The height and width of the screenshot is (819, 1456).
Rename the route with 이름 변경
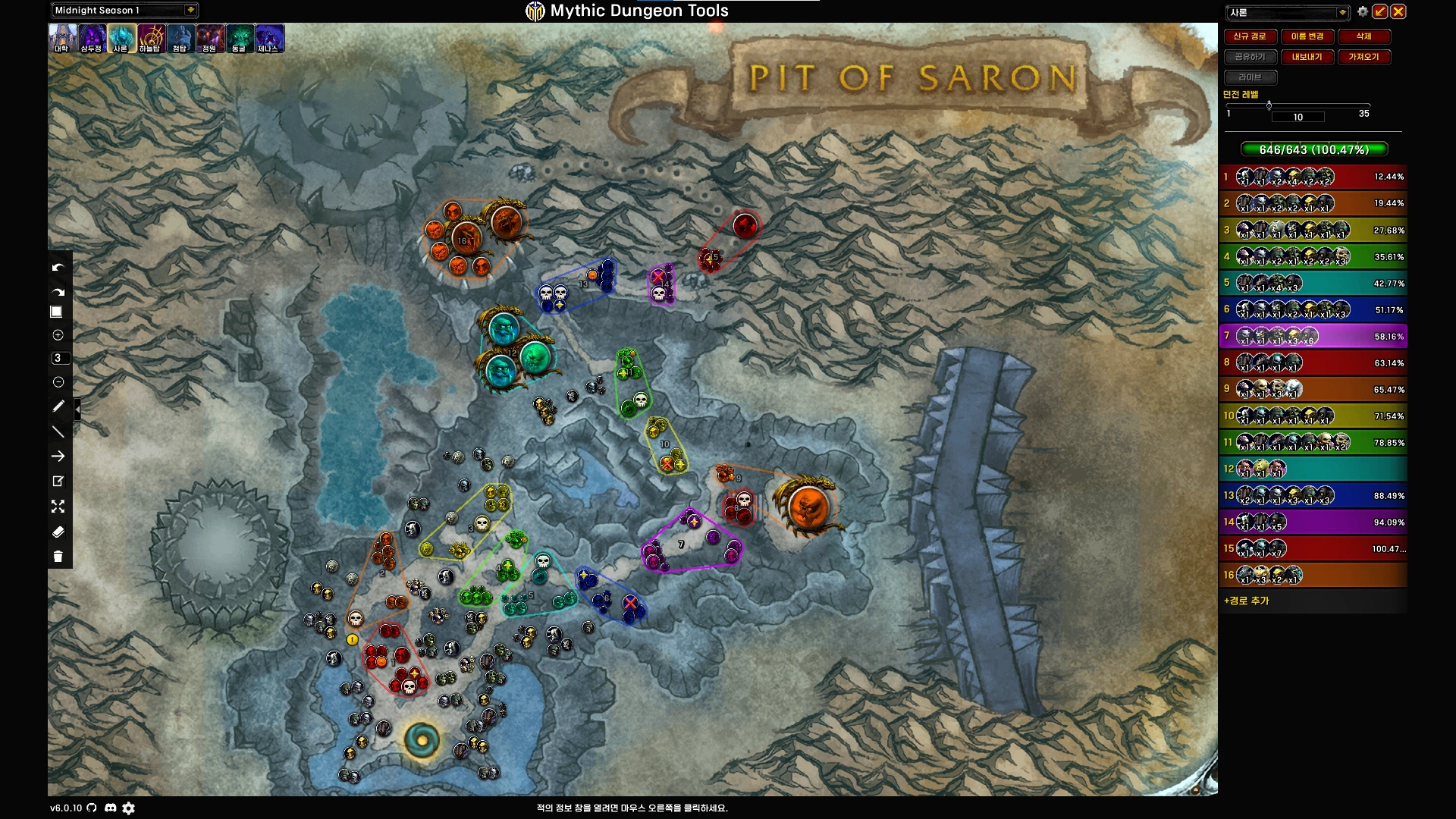tap(1307, 36)
